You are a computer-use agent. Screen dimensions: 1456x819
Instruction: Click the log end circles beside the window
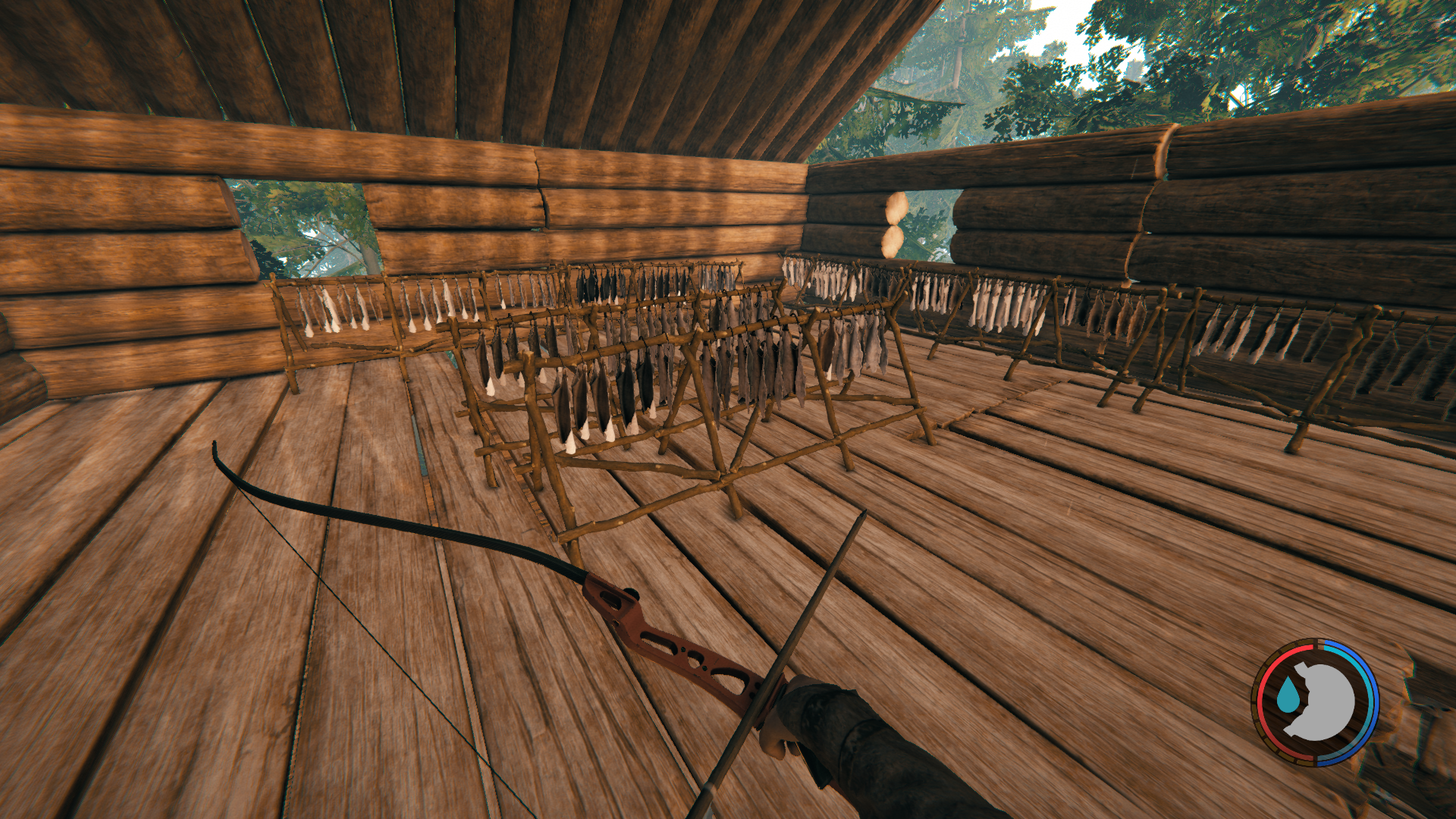click(892, 224)
